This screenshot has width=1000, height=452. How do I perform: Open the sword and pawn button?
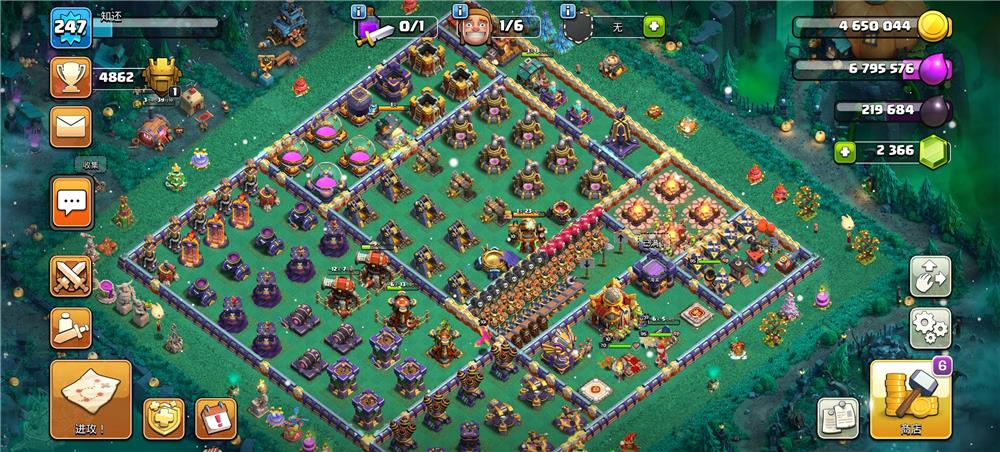(x=71, y=327)
